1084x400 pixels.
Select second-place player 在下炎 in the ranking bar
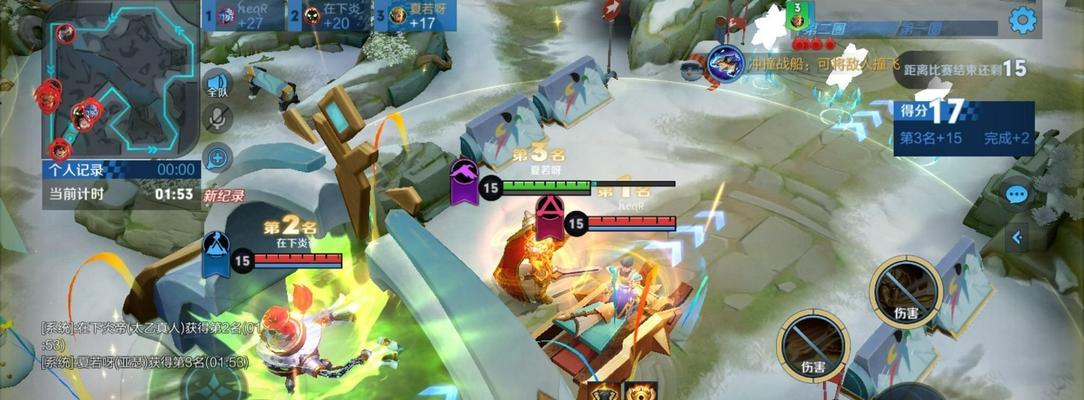(x=328, y=15)
